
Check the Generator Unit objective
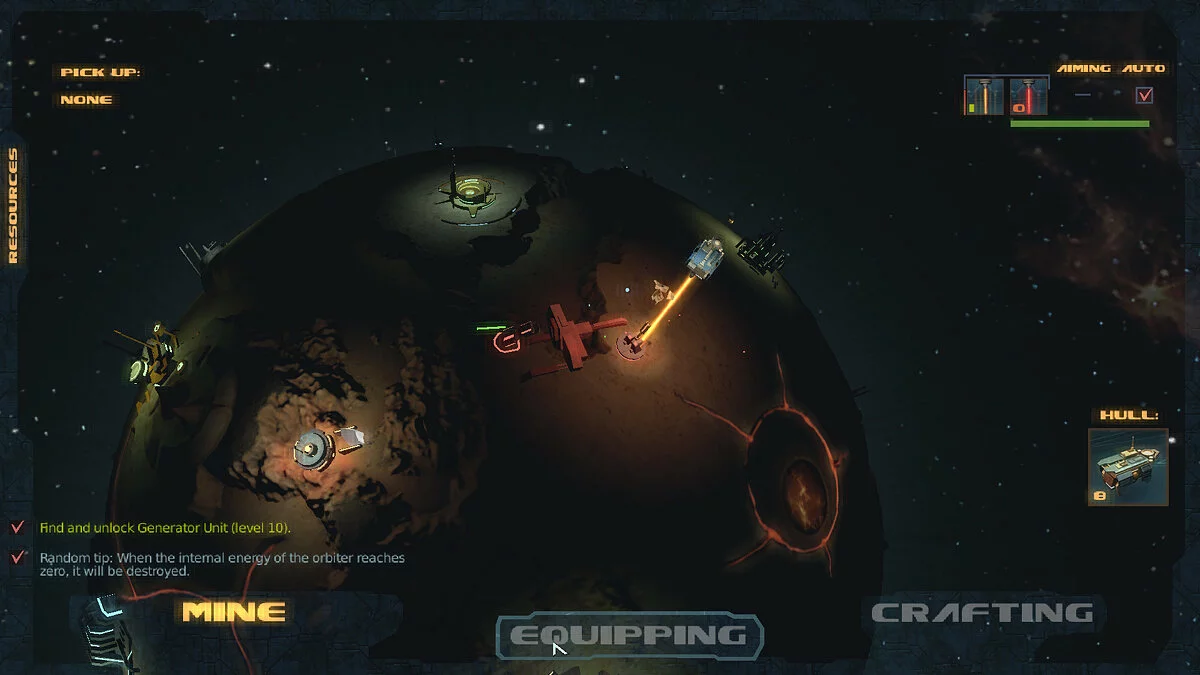pos(17,527)
